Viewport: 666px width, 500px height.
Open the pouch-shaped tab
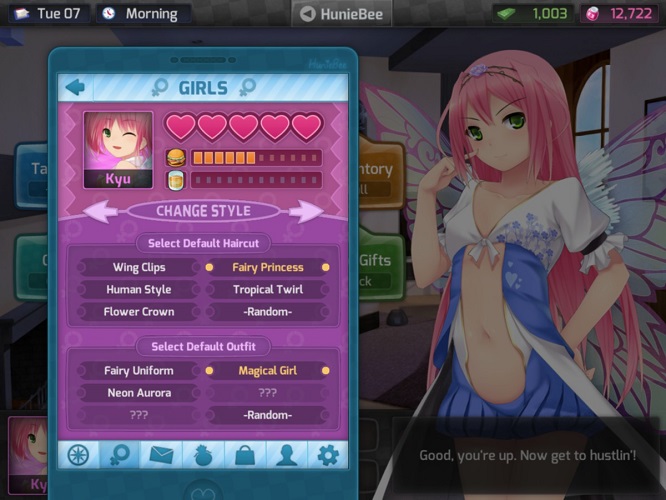click(x=203, y=455)
